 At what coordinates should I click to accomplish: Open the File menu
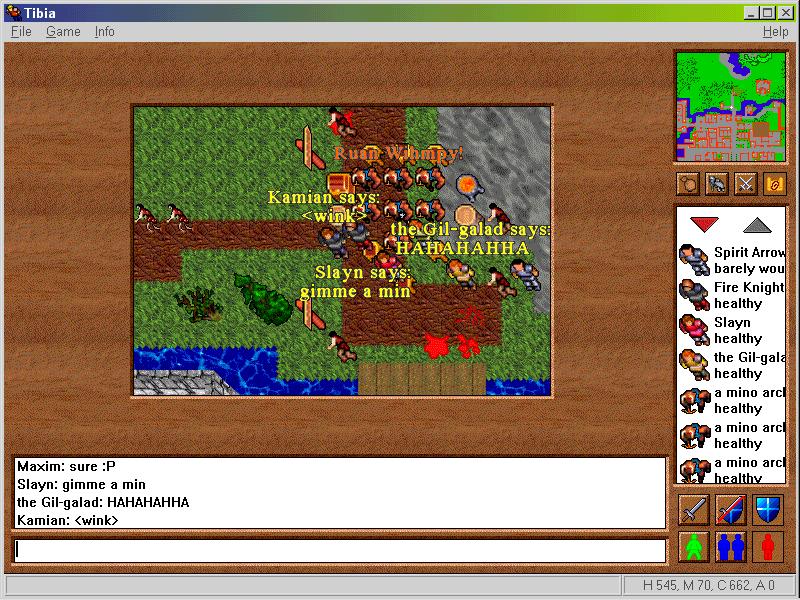click(x=21, y=32)
